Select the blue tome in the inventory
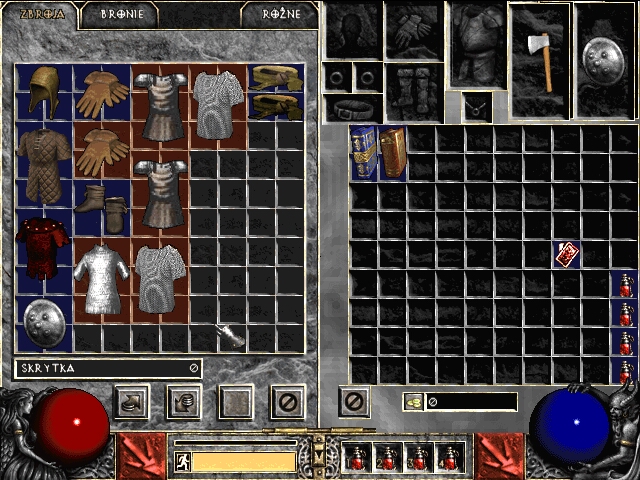 (x=364, y=152)
